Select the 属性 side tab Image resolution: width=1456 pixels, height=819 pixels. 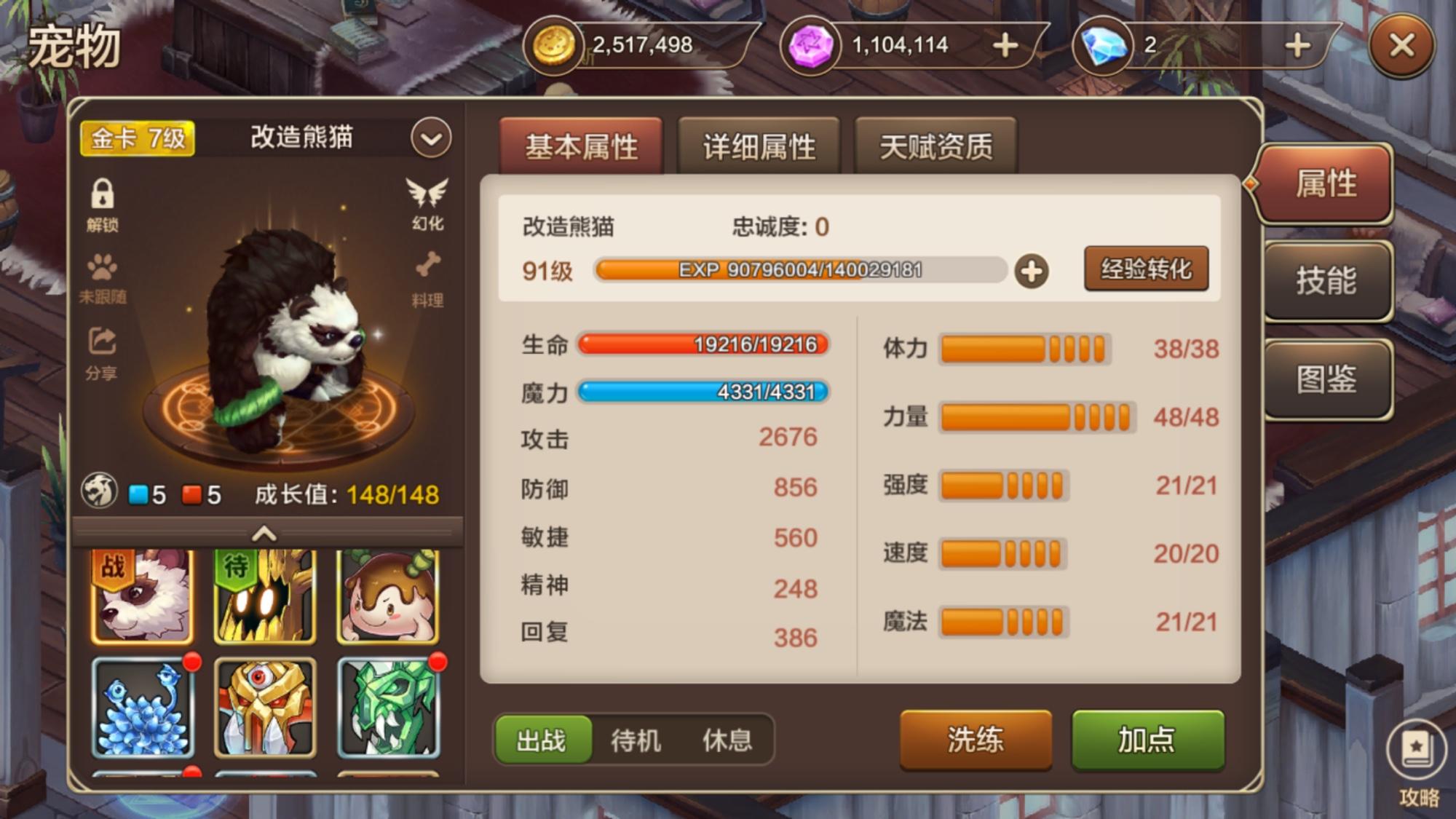(1326, 183)
